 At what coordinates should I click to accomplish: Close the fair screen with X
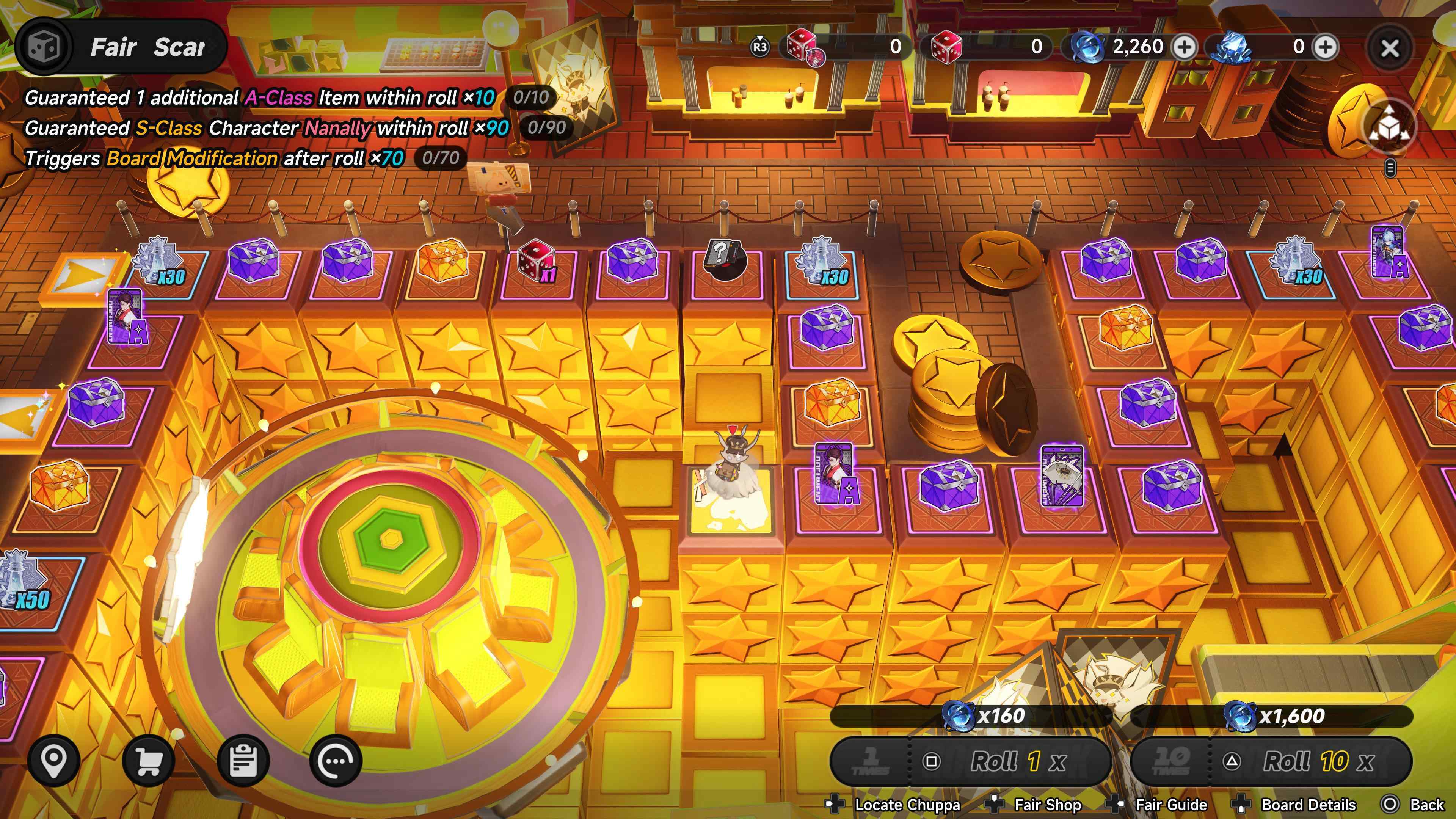1390,48
